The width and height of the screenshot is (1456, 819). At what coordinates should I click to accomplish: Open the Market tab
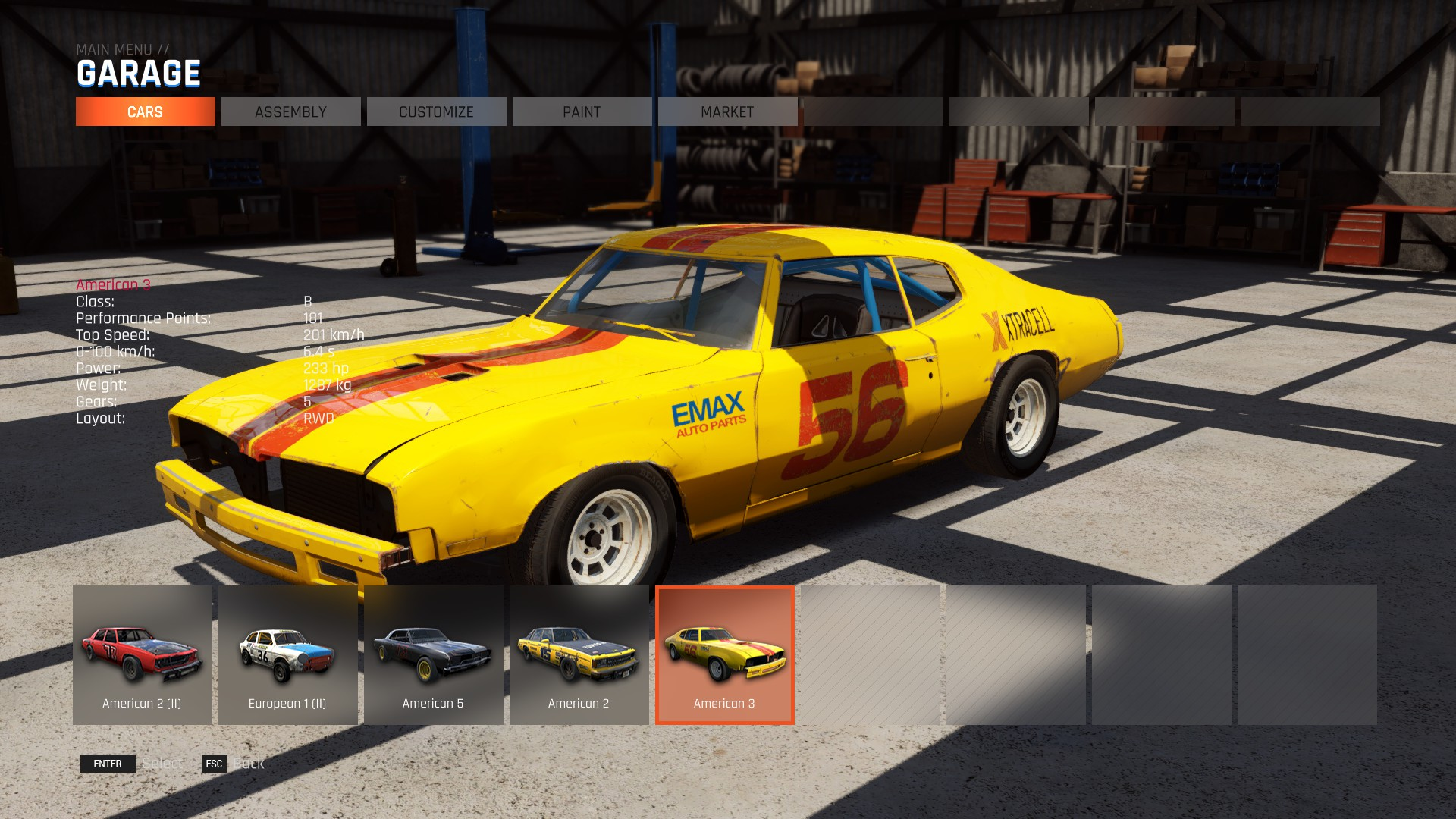[x=727, y=111]
